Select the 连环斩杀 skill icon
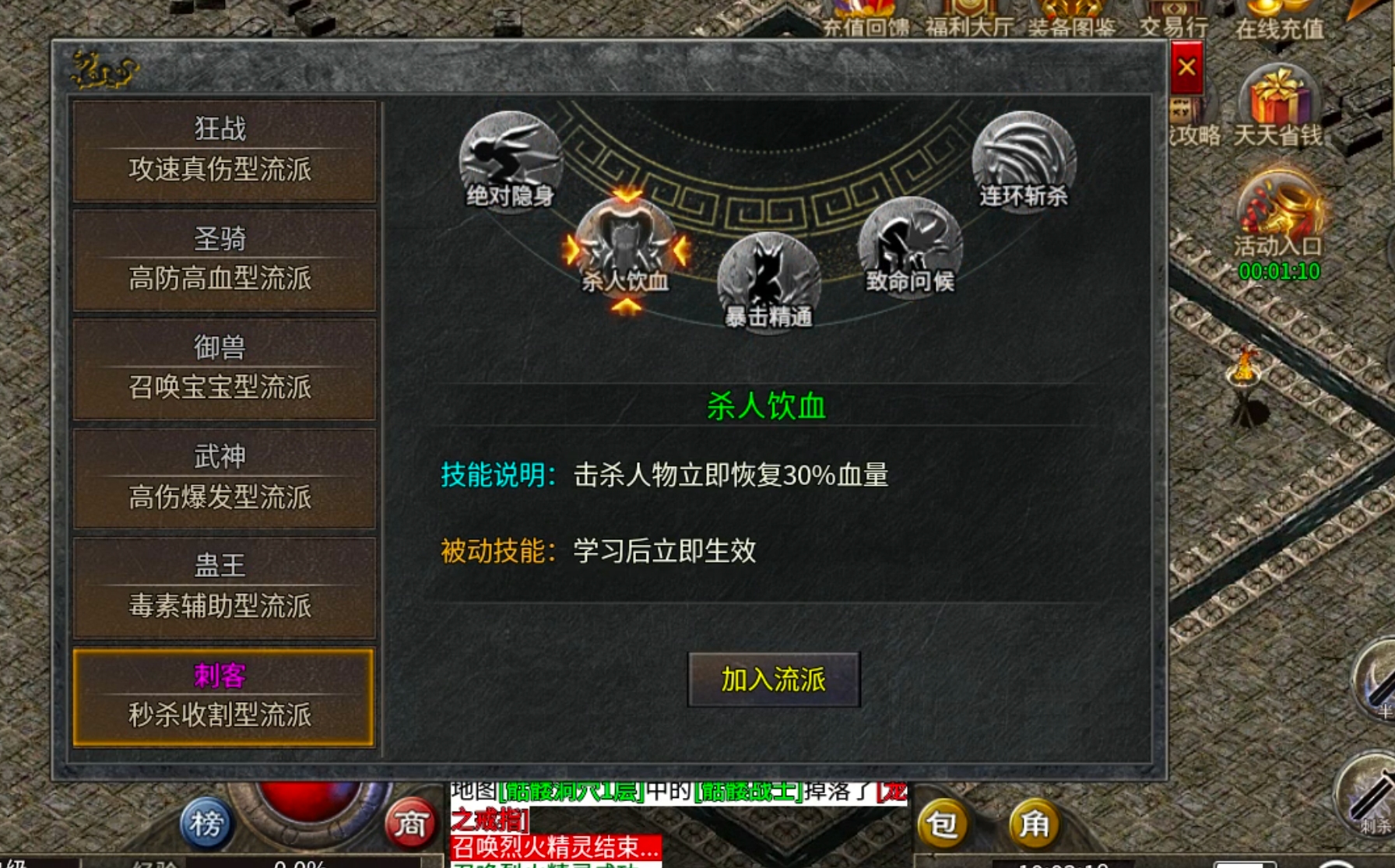The height and width of the screenshot is (868, 1395). click(x=1023, y=160)
